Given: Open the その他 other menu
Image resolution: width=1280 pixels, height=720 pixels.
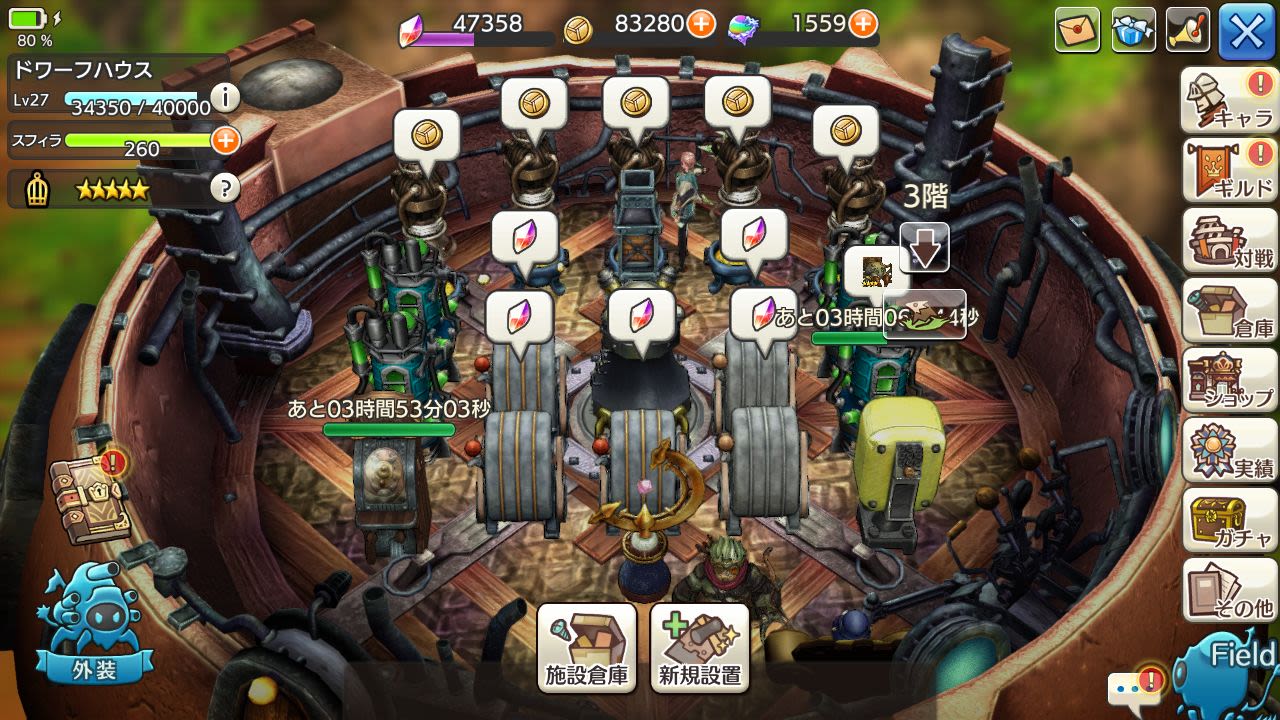Looking at the screenshot, I should tap(1229, 590).
